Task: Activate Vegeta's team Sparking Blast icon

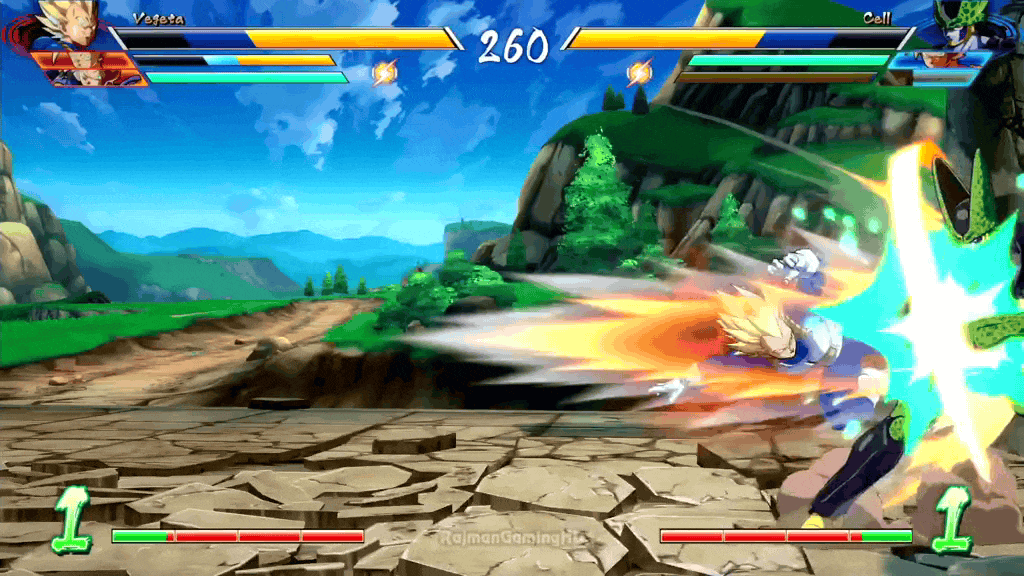Action: [x=385, y=72]
